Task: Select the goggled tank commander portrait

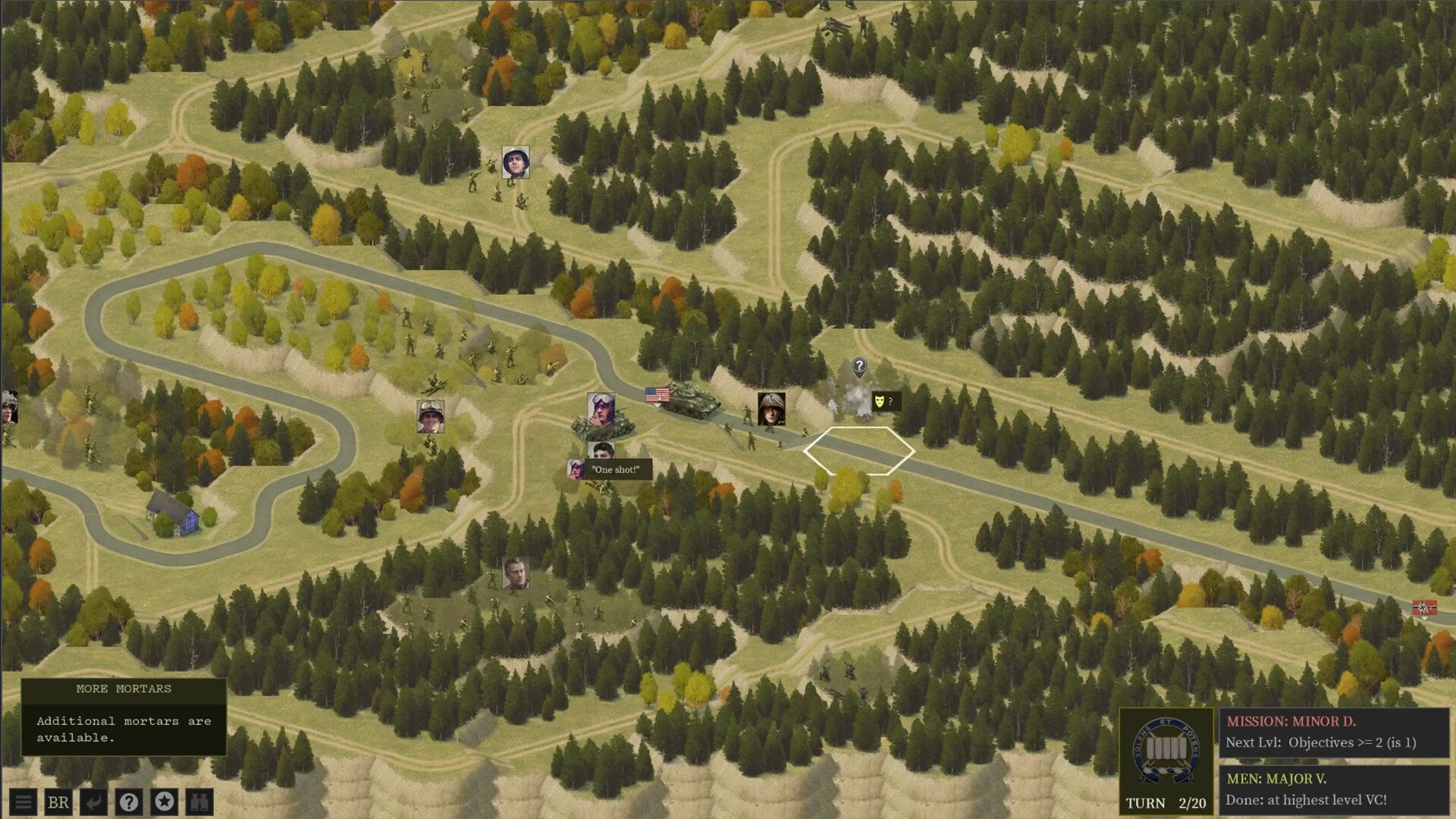Action: [x=601, y=408]
